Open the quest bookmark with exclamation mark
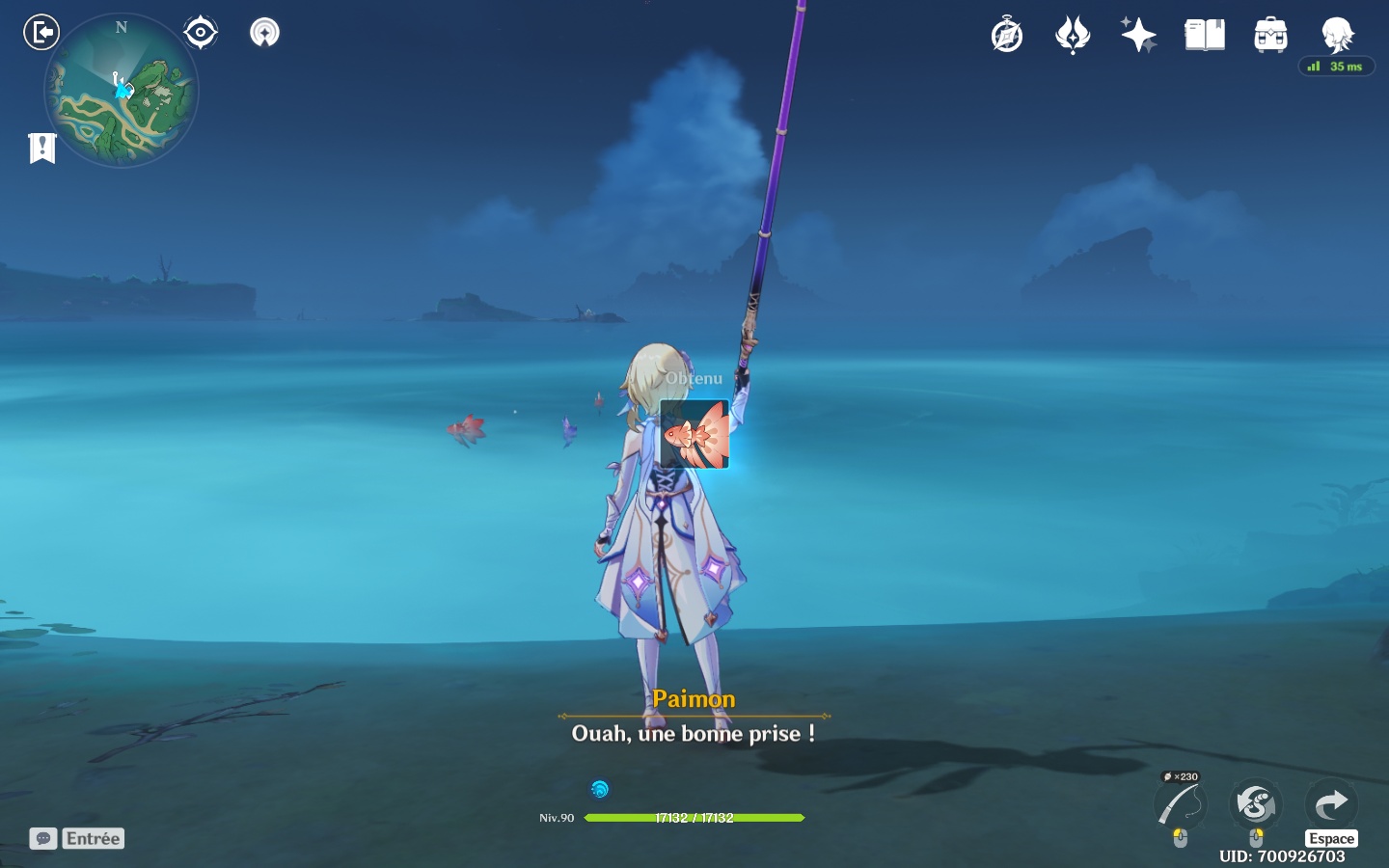Screen dimensions: 1389x868 pyautogui.click(x=42, y=148)
